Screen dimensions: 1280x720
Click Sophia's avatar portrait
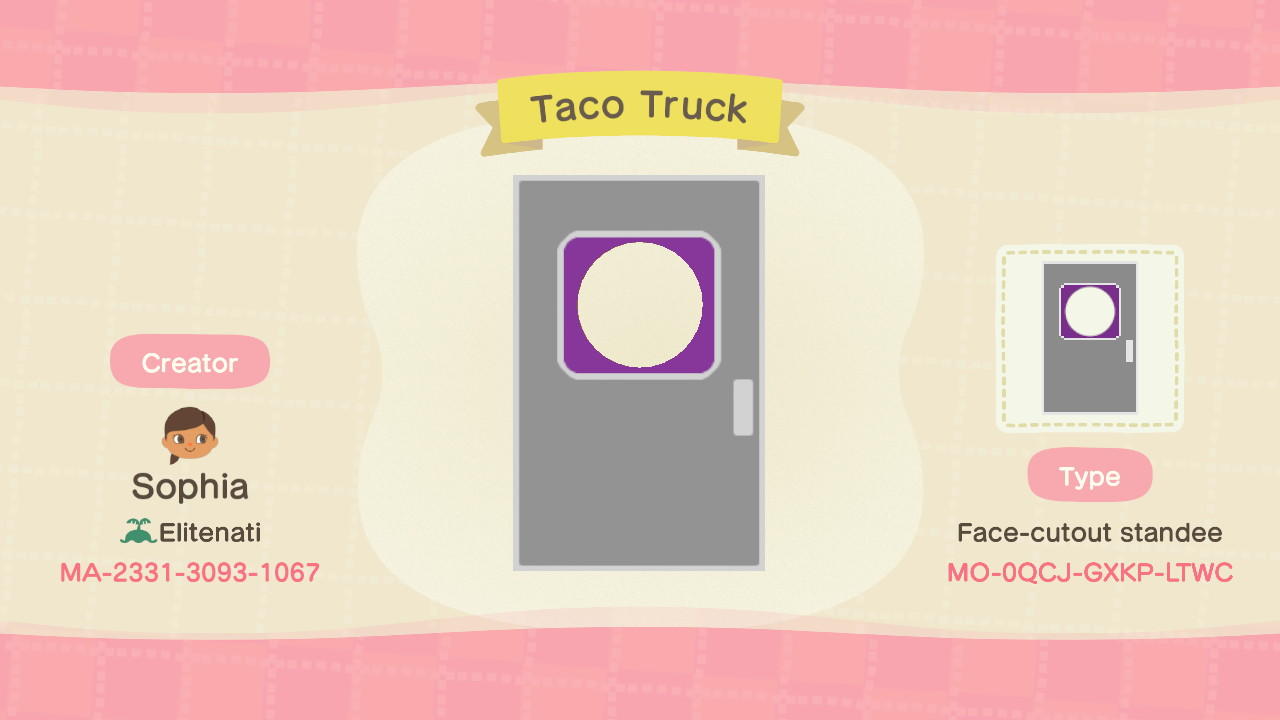[x=189, y=433]
